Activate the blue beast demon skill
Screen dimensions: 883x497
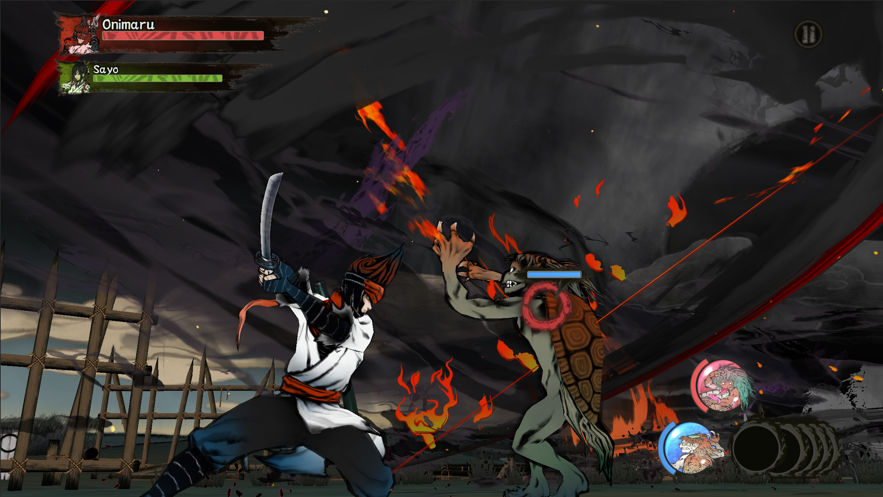[689, 447]
